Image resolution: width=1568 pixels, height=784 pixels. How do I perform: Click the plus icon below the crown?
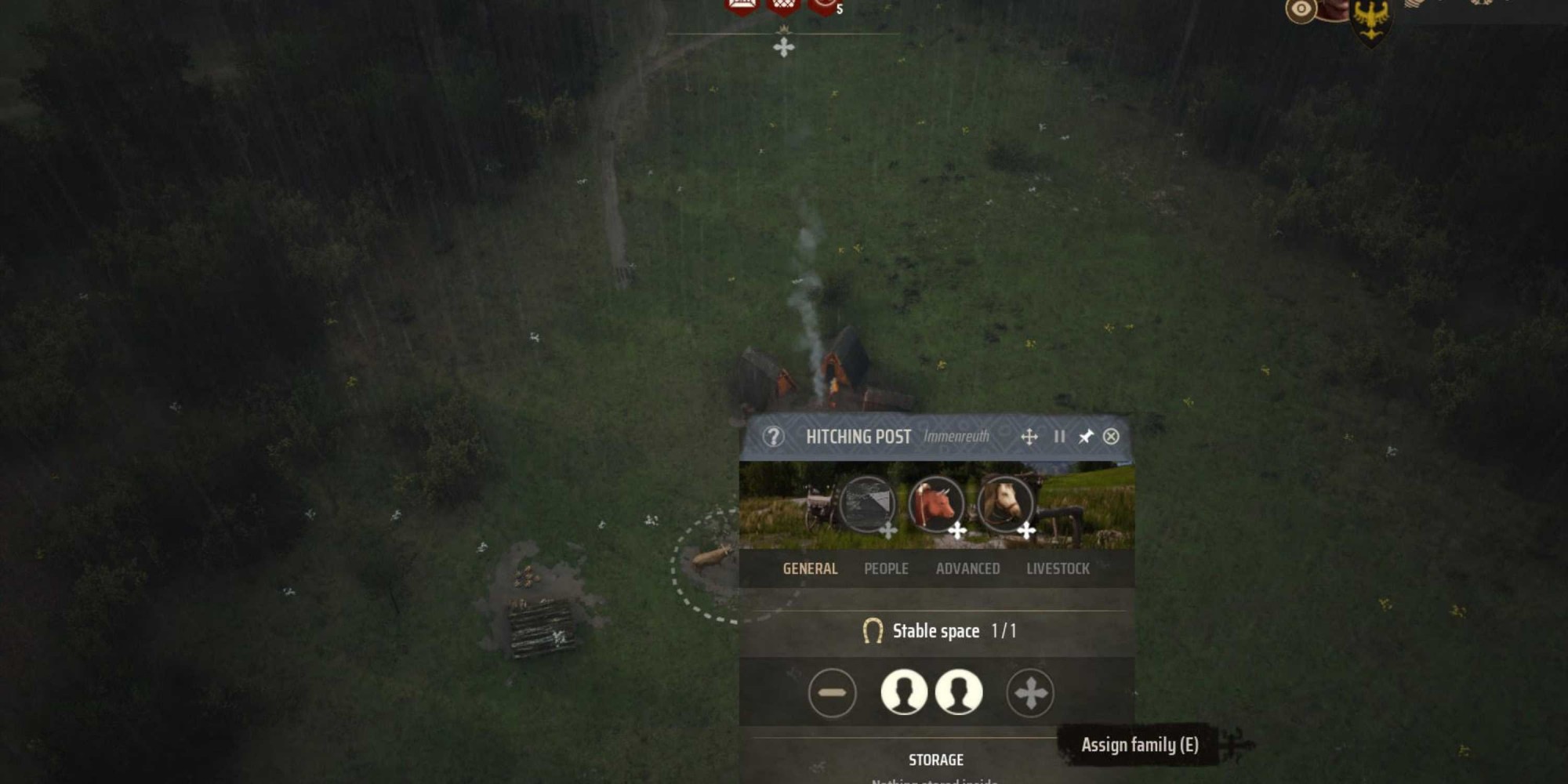(x=783, y=48)
